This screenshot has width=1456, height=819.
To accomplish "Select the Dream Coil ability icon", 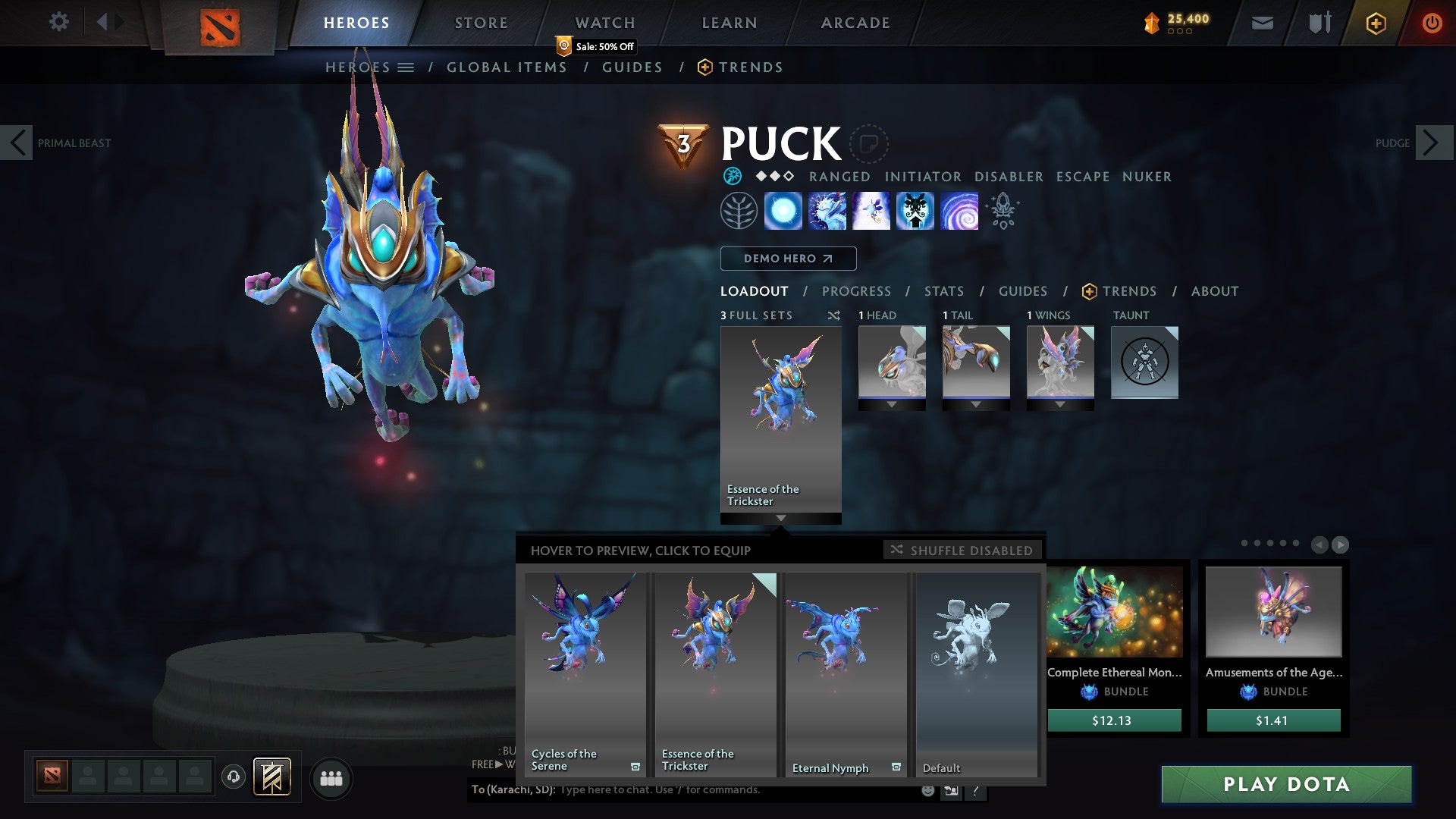I will coord(959,212).
